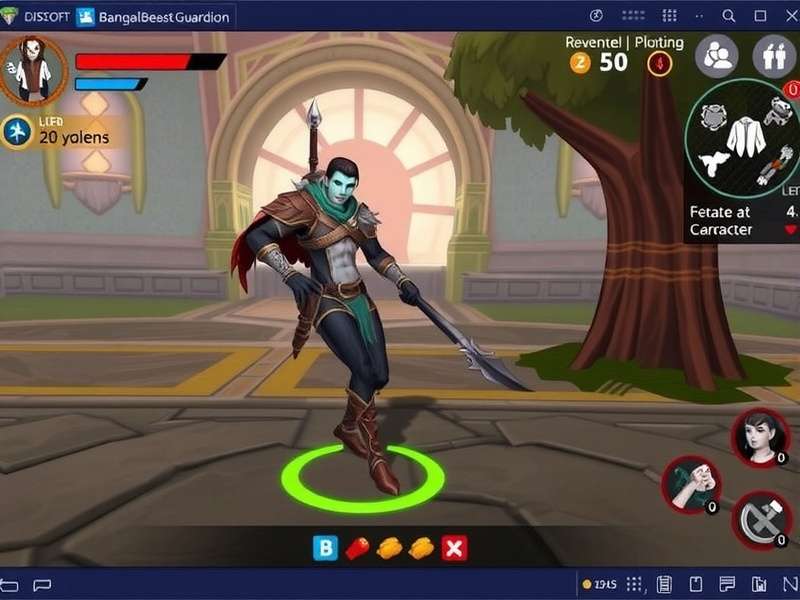Choose the blue B icon on bottom bar
The width and height of the screenshot is (800, 600).
(326, 547)
